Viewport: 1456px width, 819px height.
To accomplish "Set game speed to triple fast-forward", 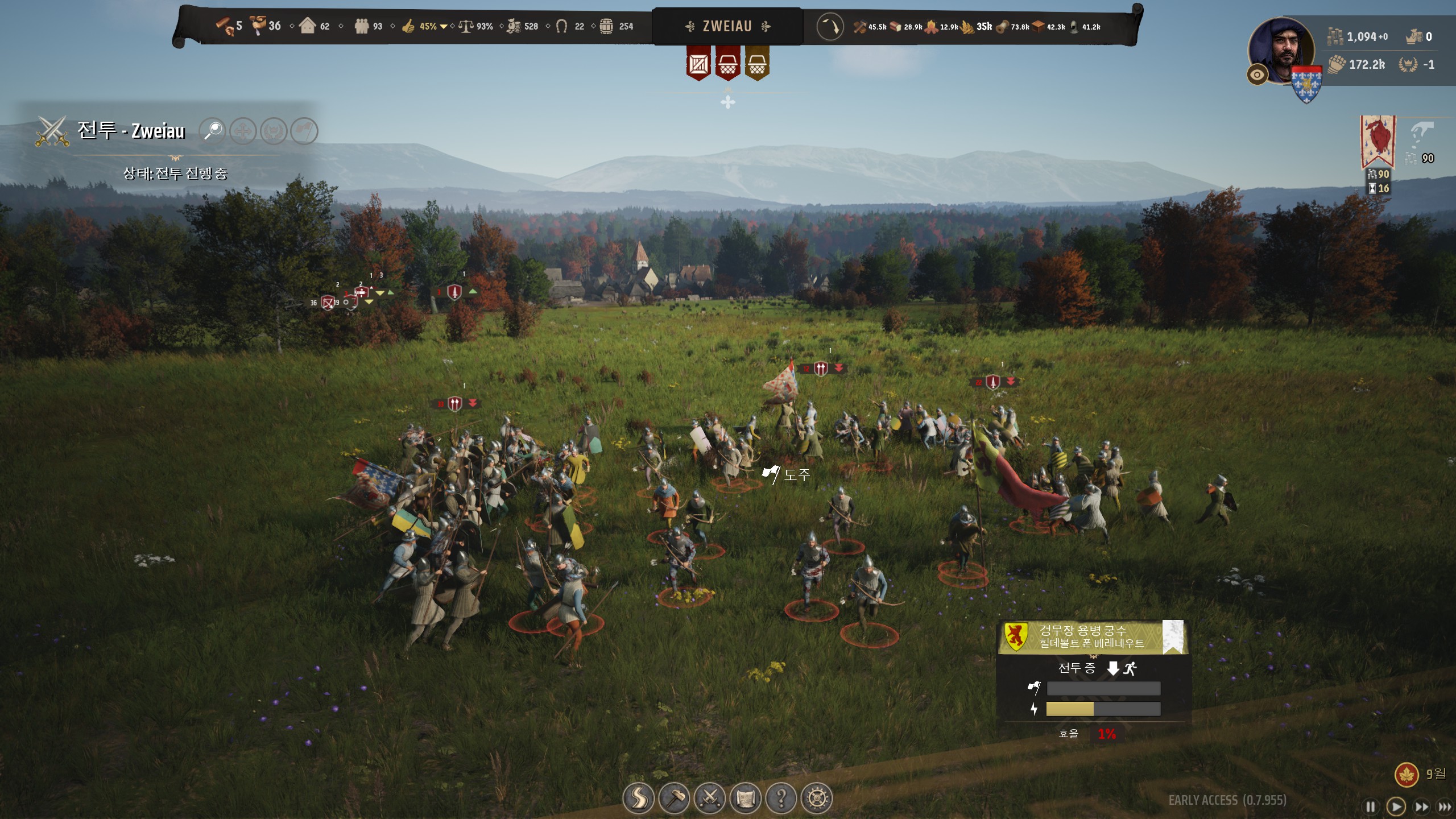I will click(1445, 806).
